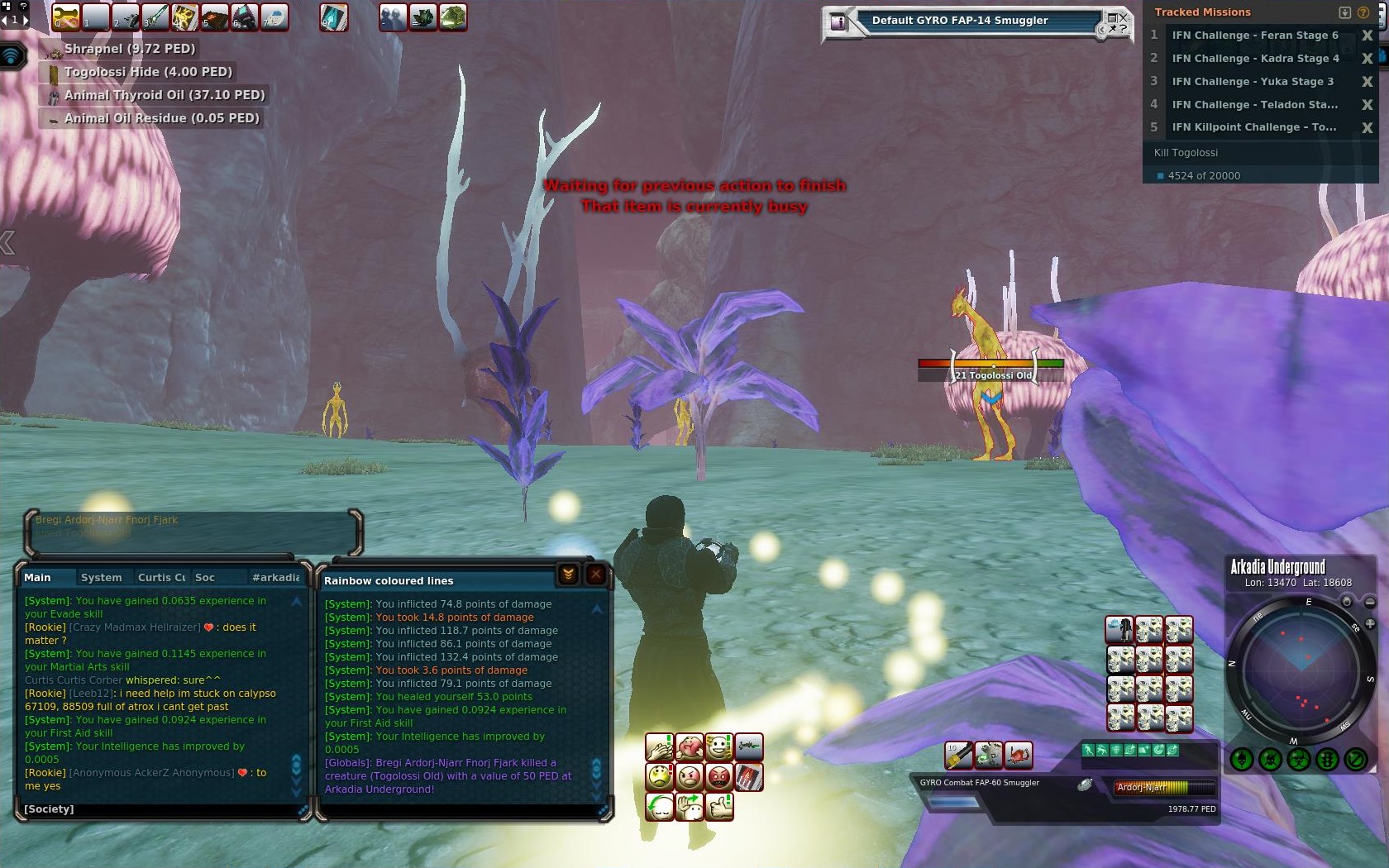Click the red angry face emote
Image resolution: width=1389 pixels, height=868 pixels.
pos(719,777)
